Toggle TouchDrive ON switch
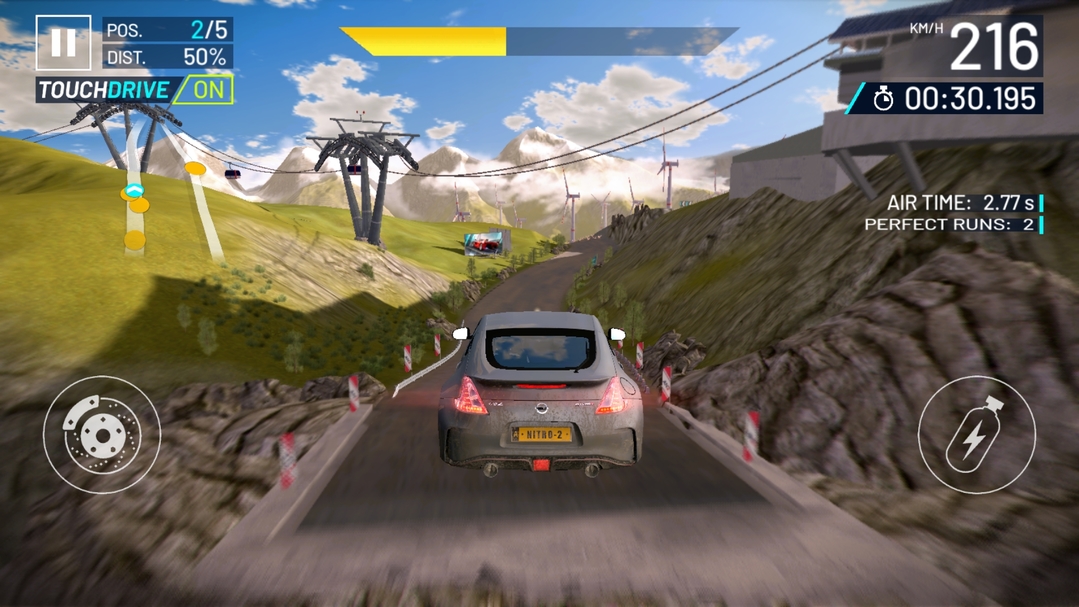1079x607 pixels. pos(204,89)
